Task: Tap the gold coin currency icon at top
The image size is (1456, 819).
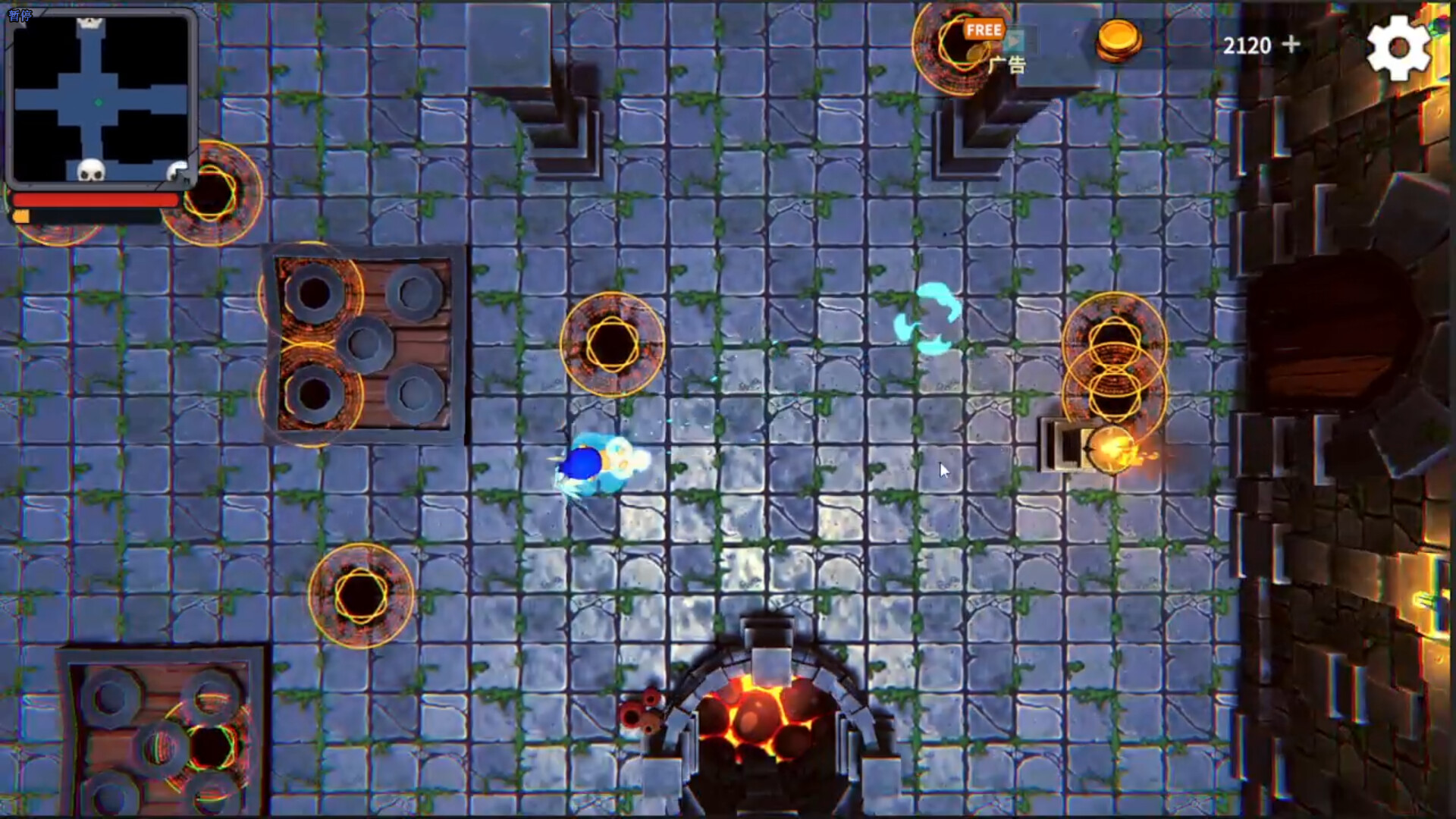Action: tap(1118, 42)
